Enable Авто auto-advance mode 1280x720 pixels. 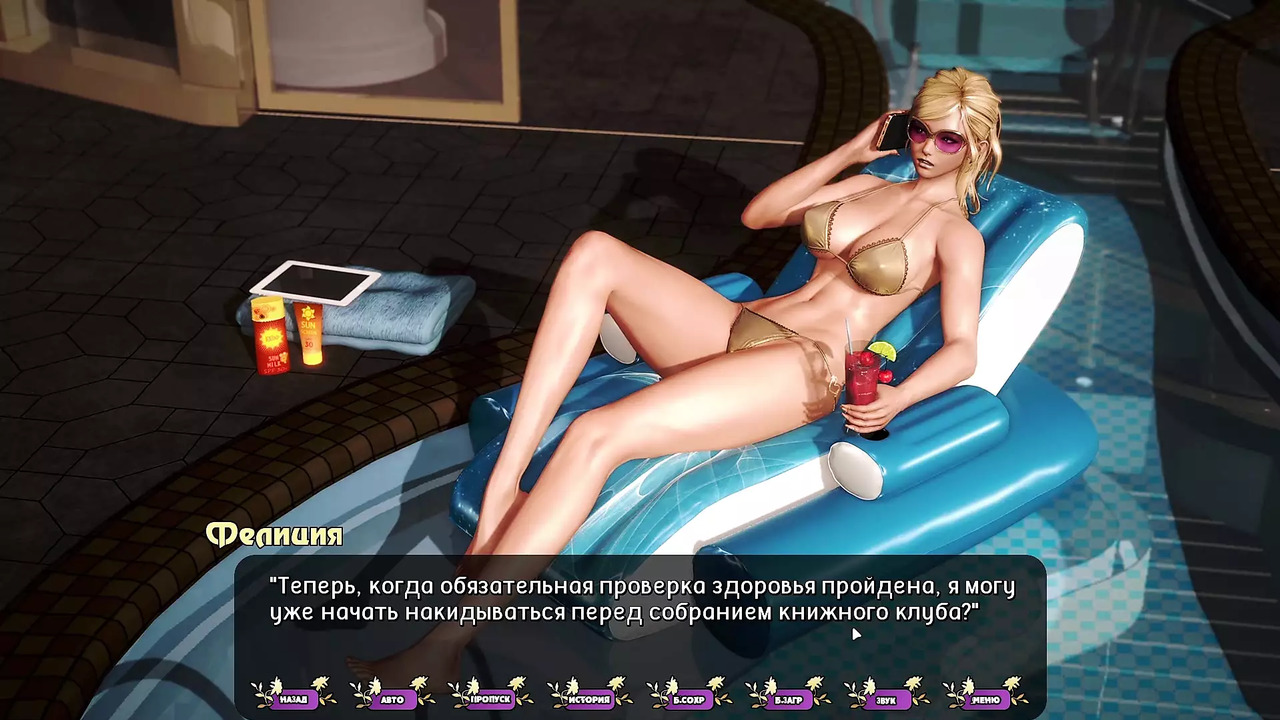point(392,698)
